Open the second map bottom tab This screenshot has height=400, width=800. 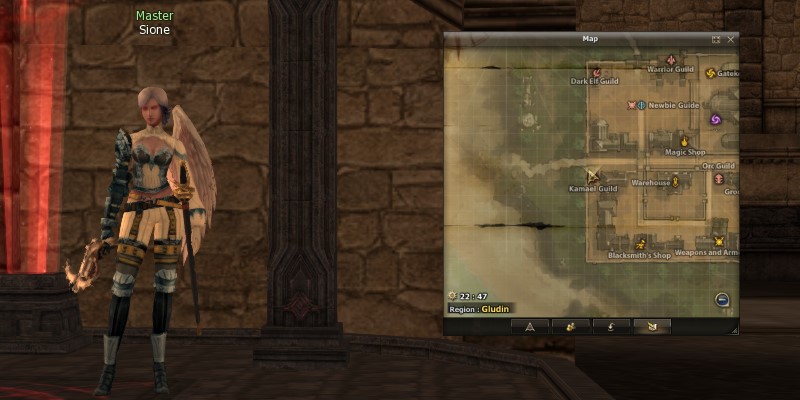(570, 326)
